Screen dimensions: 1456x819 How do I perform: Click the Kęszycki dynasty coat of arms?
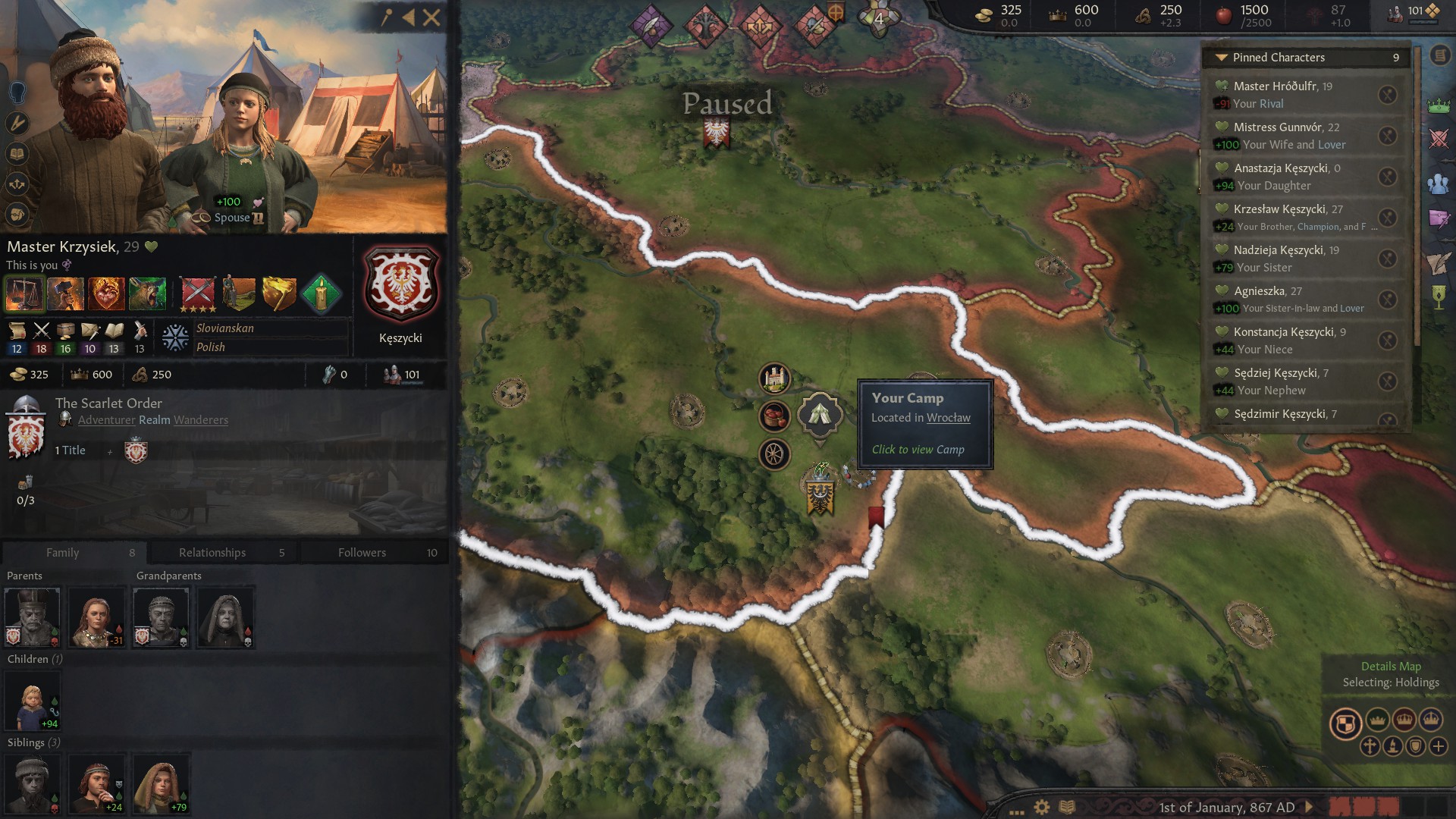click(x=401, y=285)
